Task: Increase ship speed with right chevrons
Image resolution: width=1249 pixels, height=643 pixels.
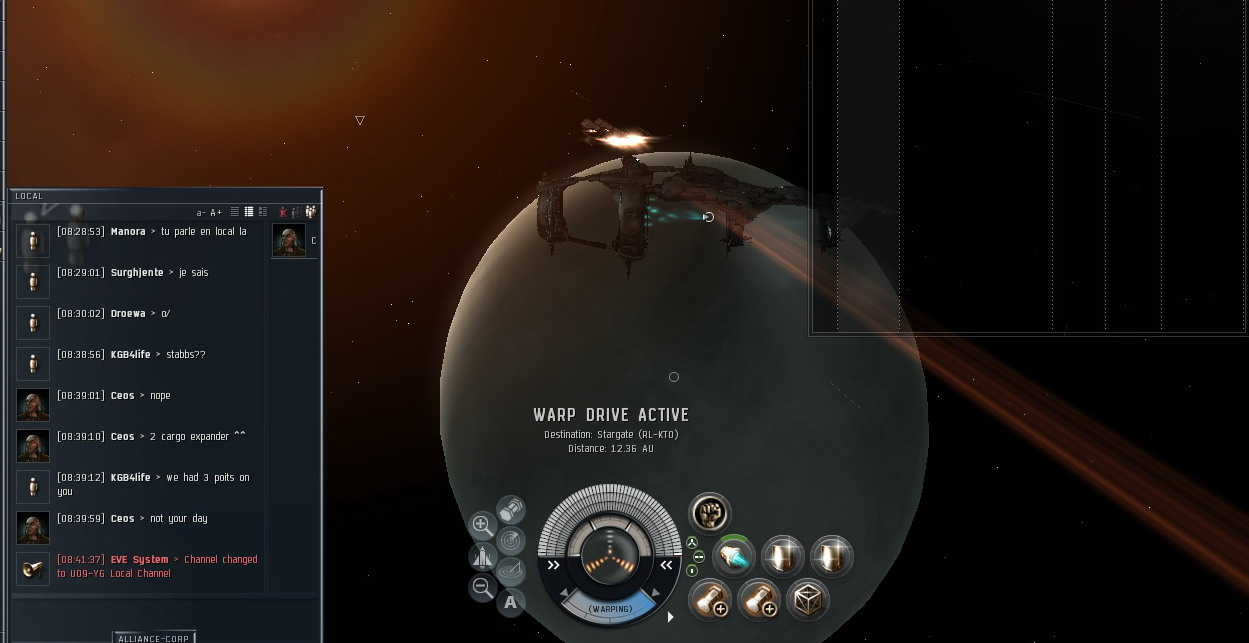Action: click(667, 565)
